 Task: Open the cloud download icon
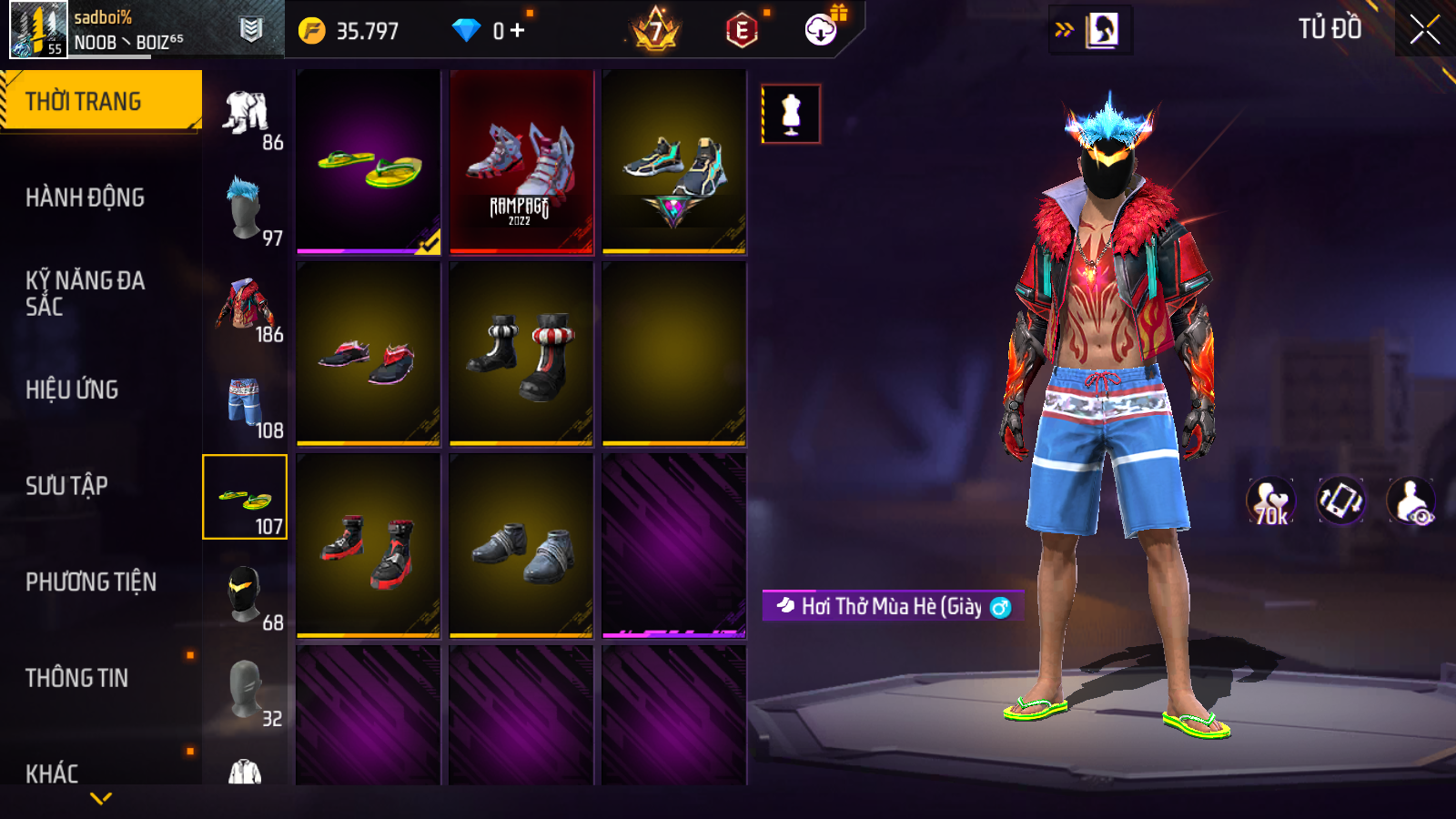(821, 30)
